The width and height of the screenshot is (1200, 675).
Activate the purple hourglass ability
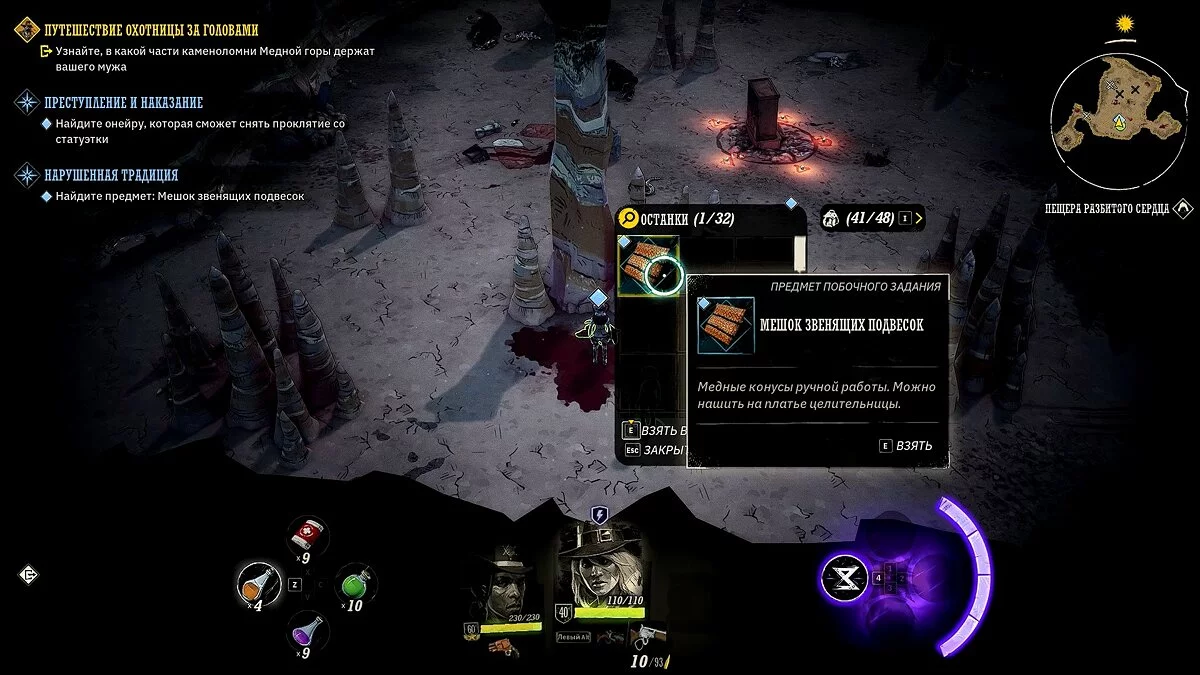[843, 577]
